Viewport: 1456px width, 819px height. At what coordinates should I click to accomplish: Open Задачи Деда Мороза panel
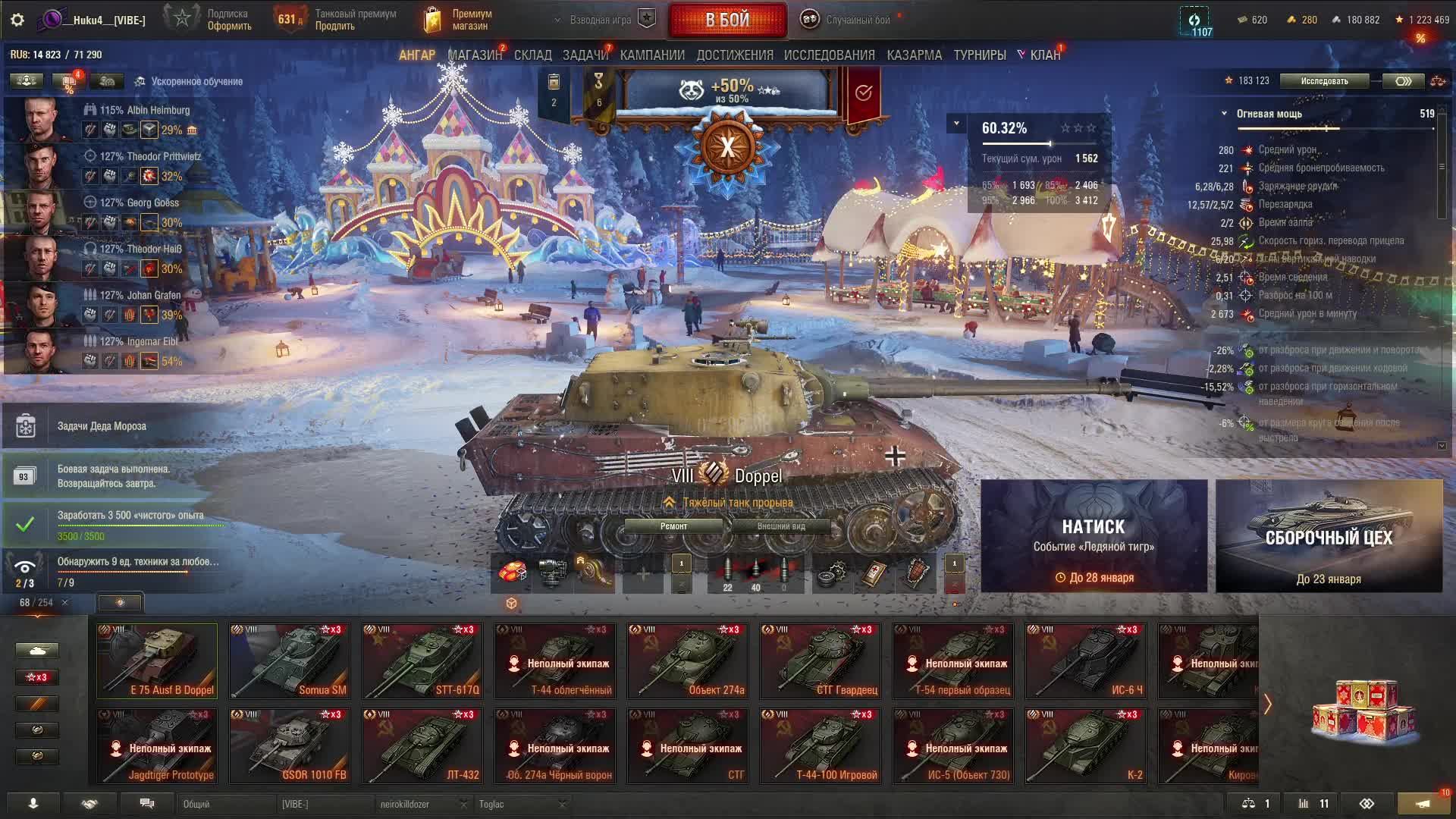pos(102,426)
